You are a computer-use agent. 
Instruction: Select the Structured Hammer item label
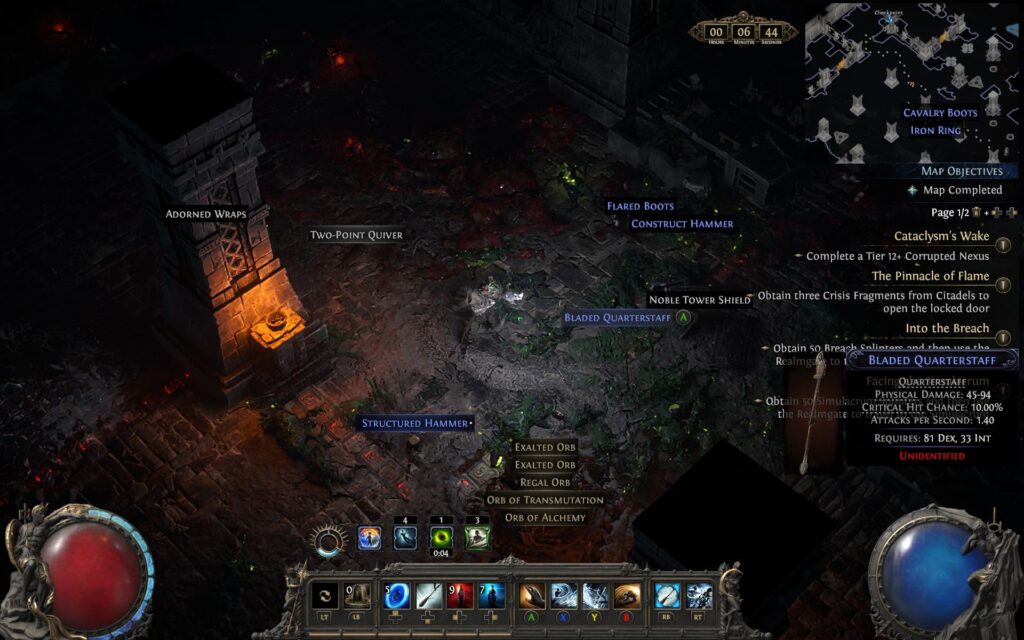[415, 424]
